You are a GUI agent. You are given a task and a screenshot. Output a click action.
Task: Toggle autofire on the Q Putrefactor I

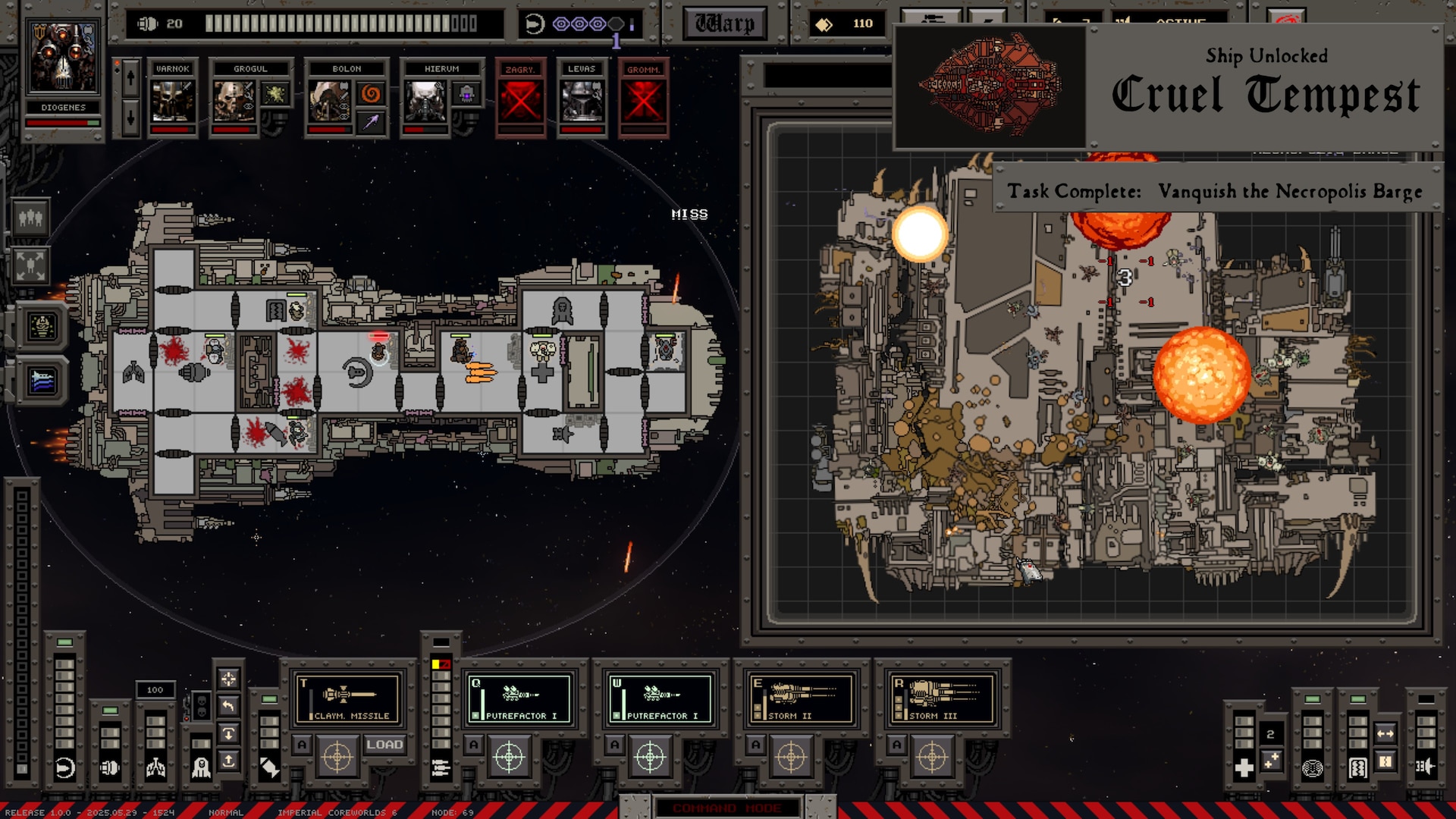pos(474,745)
